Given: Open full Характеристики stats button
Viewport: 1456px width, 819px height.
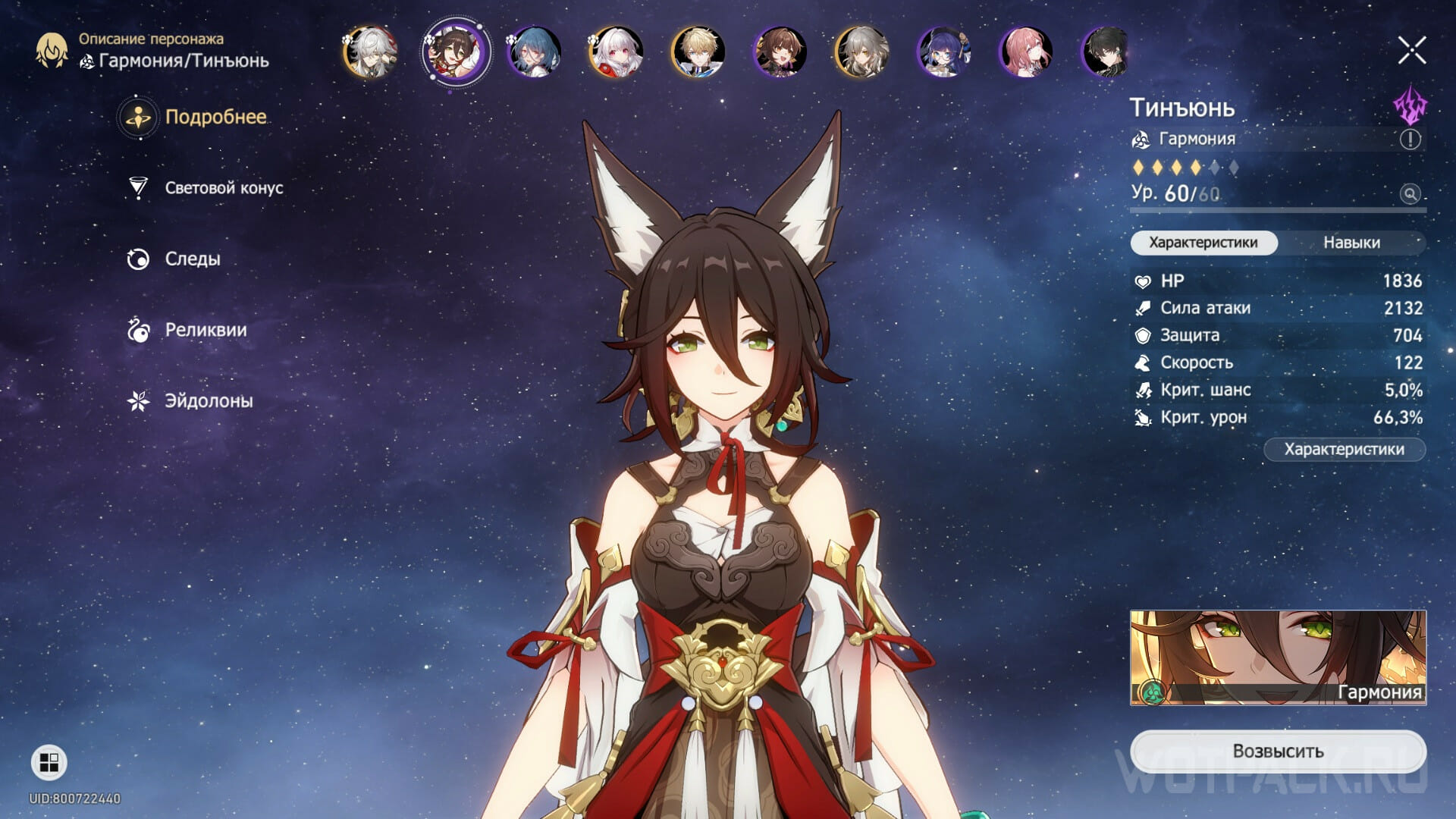Looking at the screenshot, I should tap(1344, 450).
